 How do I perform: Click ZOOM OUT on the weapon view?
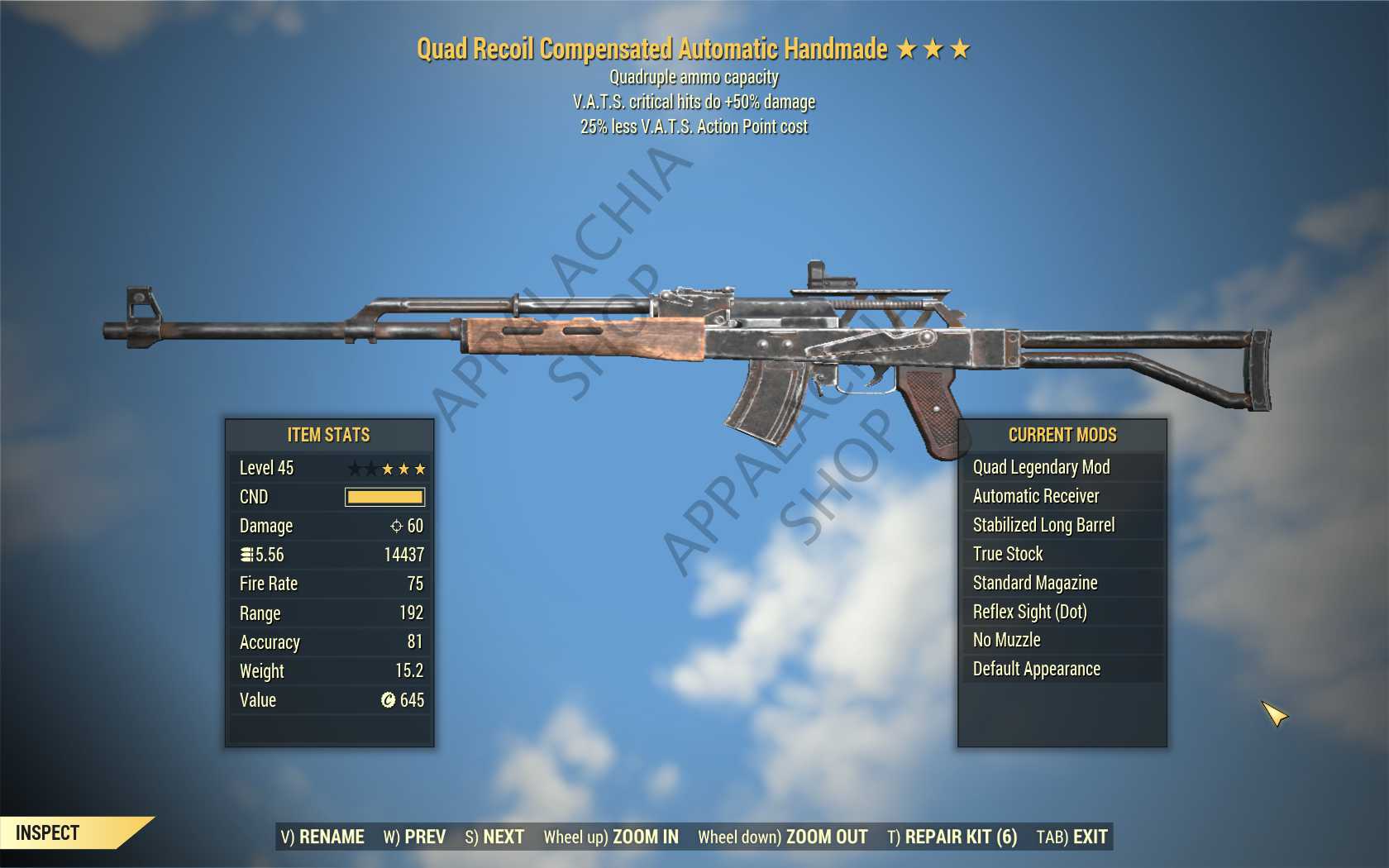point(783,837)
